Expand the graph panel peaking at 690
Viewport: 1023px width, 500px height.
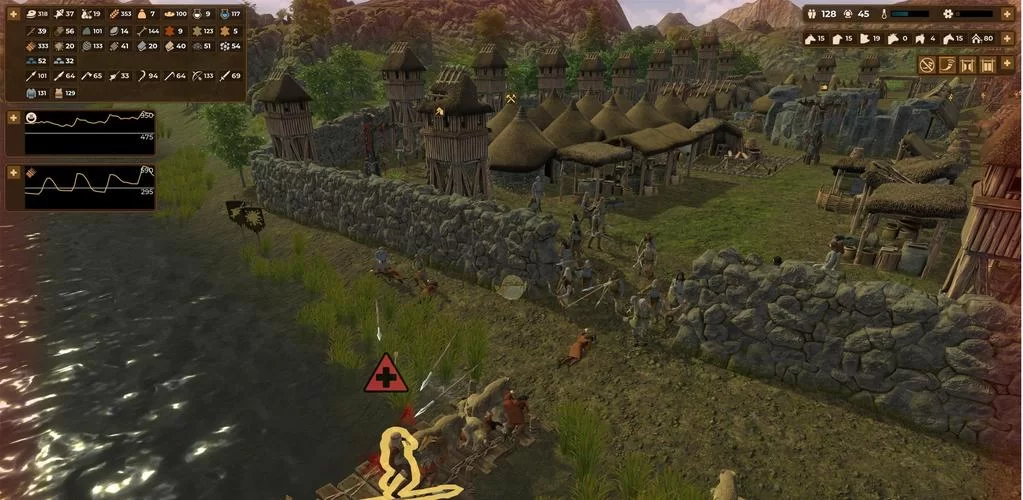click(13, 173)
